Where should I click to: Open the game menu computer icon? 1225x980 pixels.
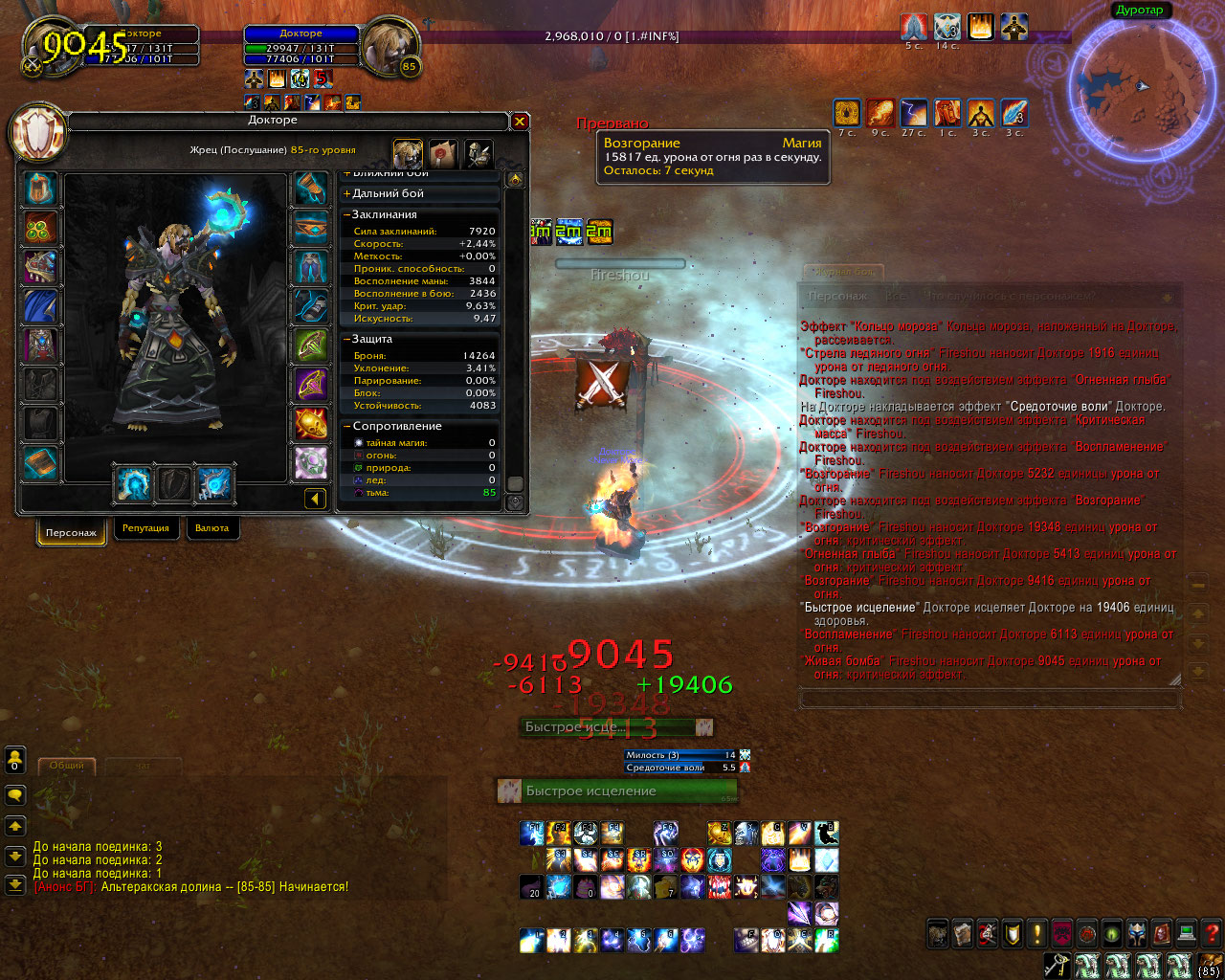(1187, 933)
